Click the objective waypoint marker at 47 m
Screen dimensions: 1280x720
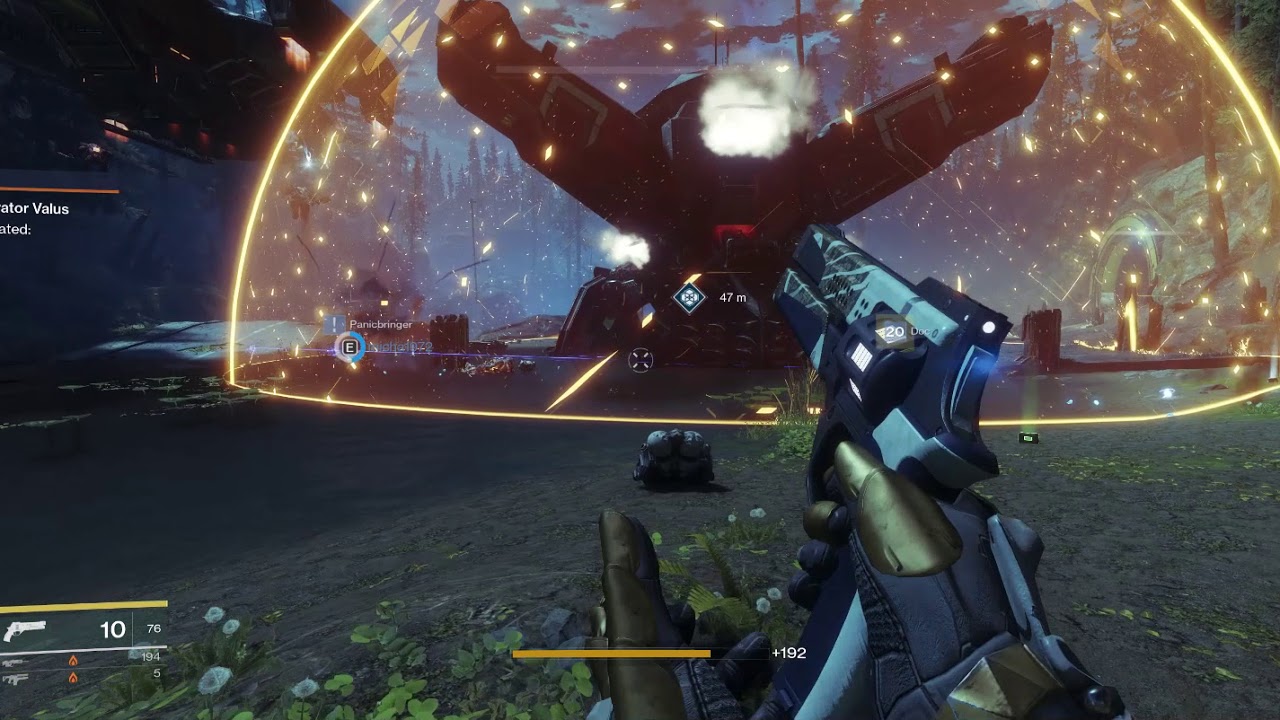click(688, 297)
